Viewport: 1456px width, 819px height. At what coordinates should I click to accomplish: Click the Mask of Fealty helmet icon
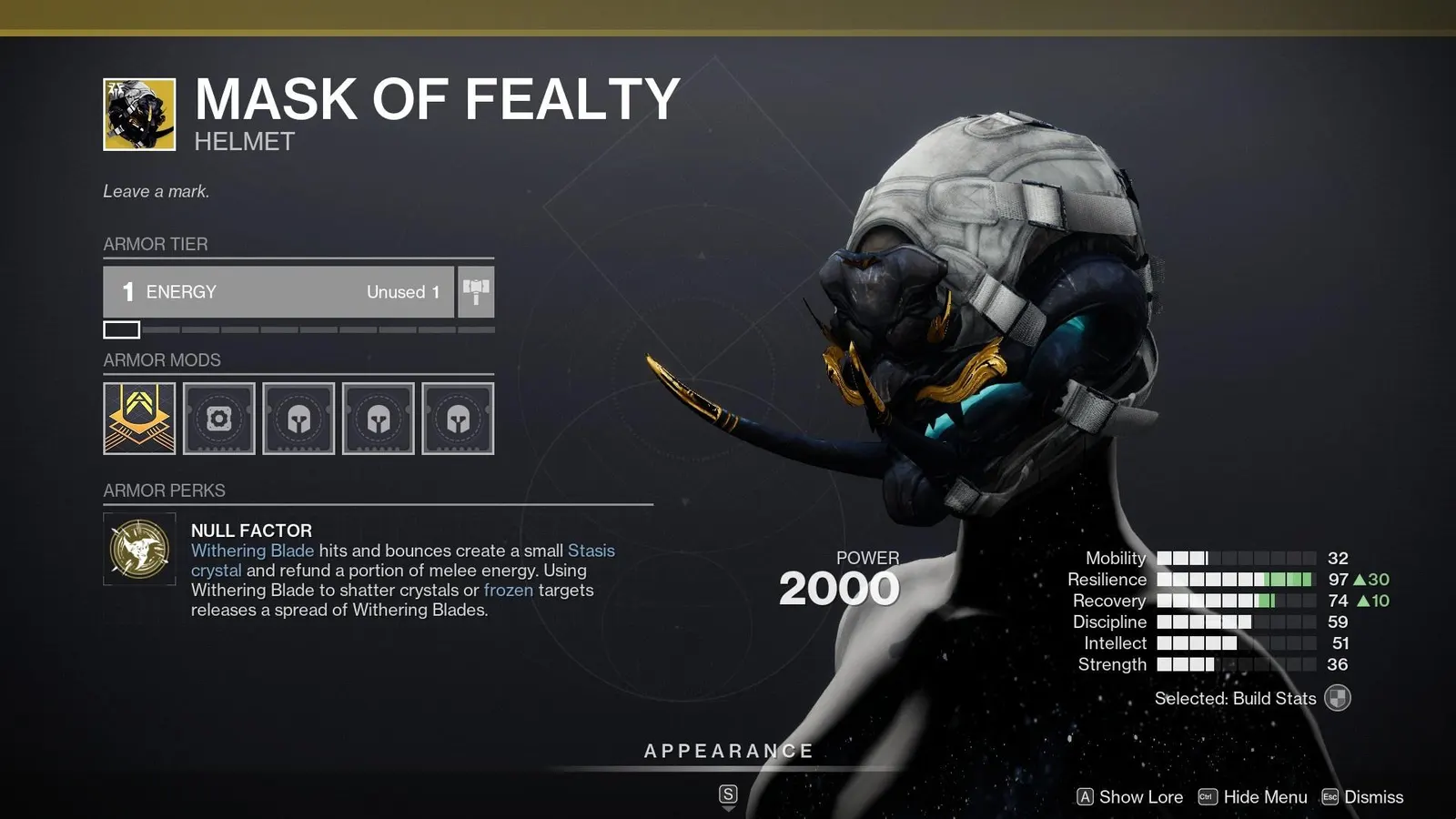[x=138, y=109]
